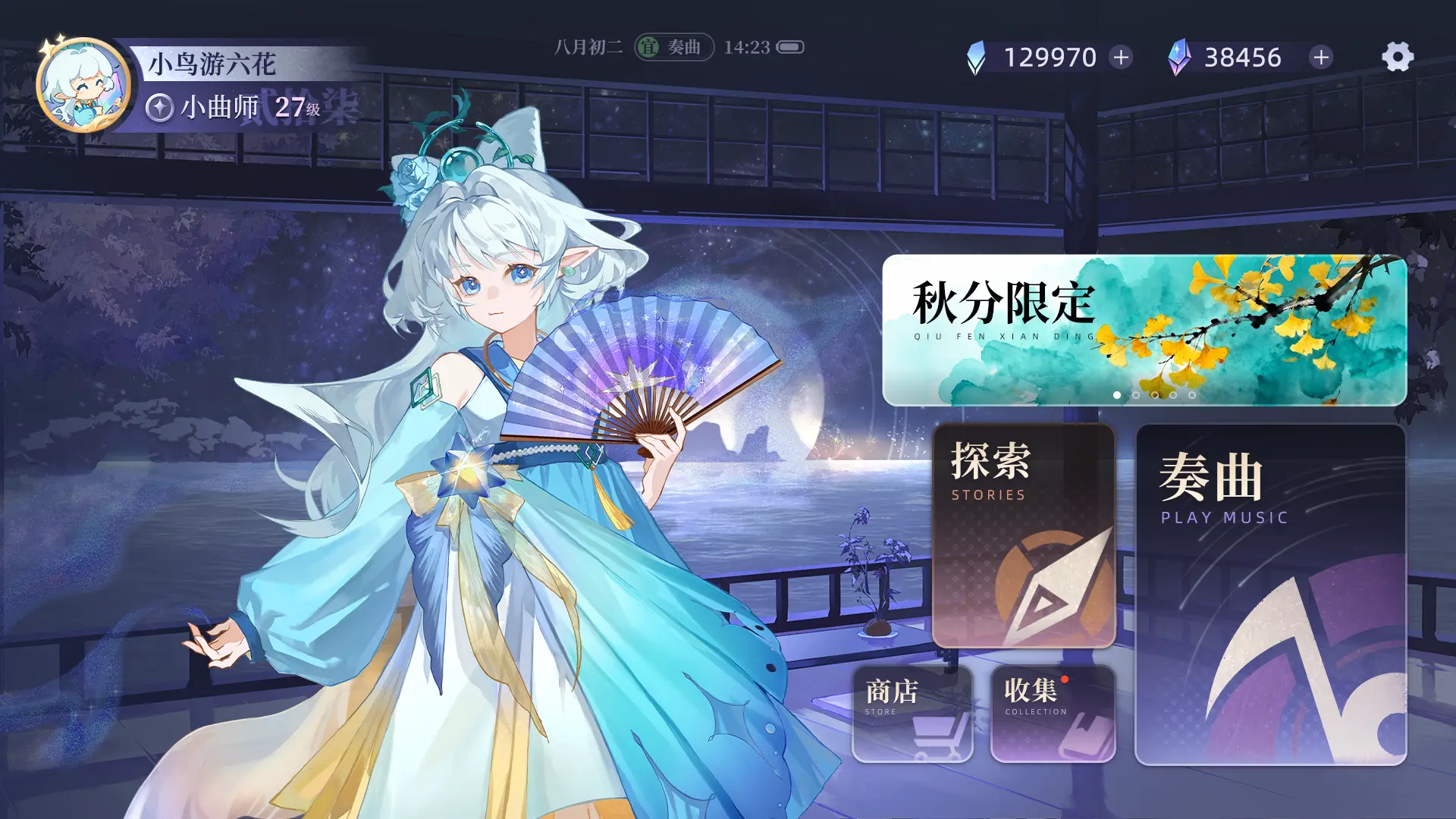Open the 探索 Stories menu

(1022, 538)
